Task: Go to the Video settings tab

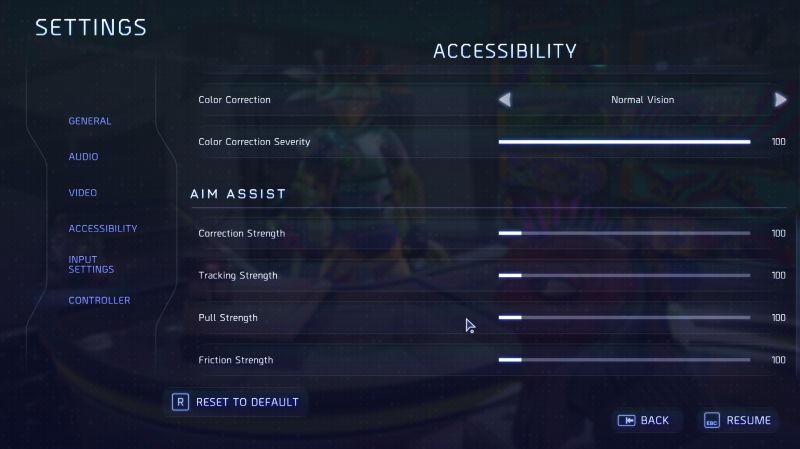Action: pos(83,193)
